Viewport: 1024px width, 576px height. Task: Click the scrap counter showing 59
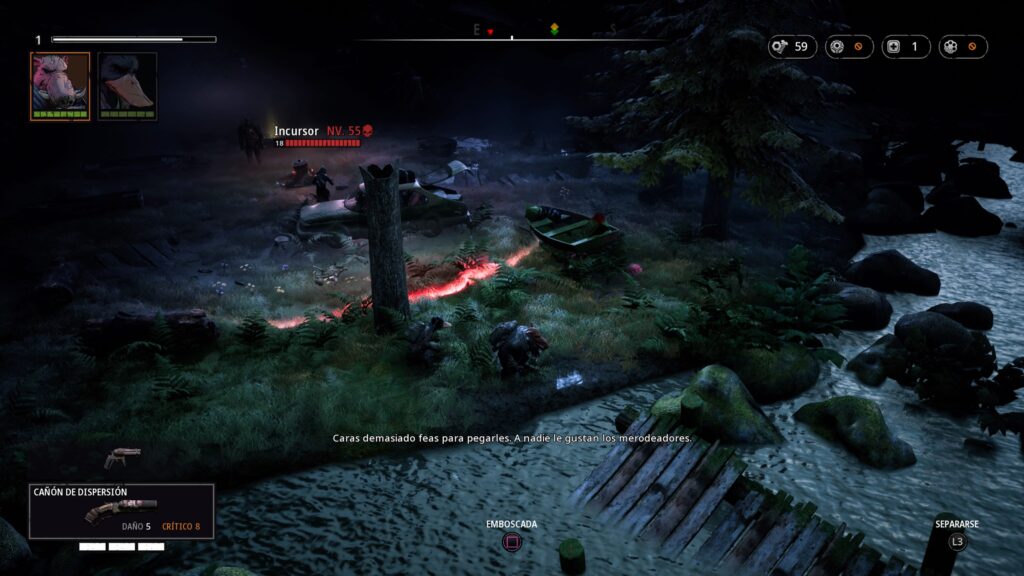[792, 46]
